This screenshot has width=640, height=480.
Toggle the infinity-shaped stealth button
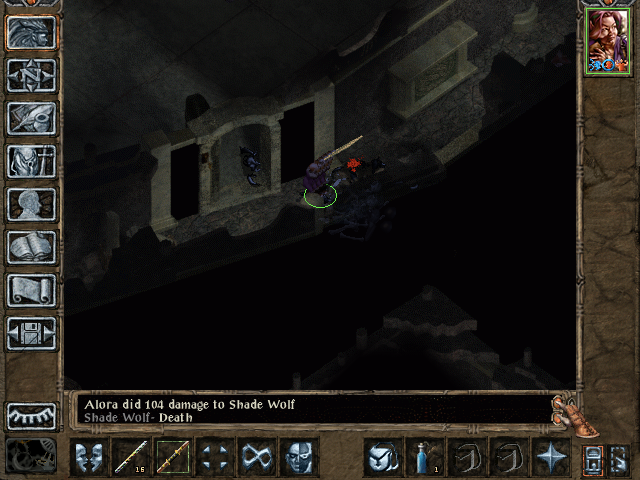(257, 457)
